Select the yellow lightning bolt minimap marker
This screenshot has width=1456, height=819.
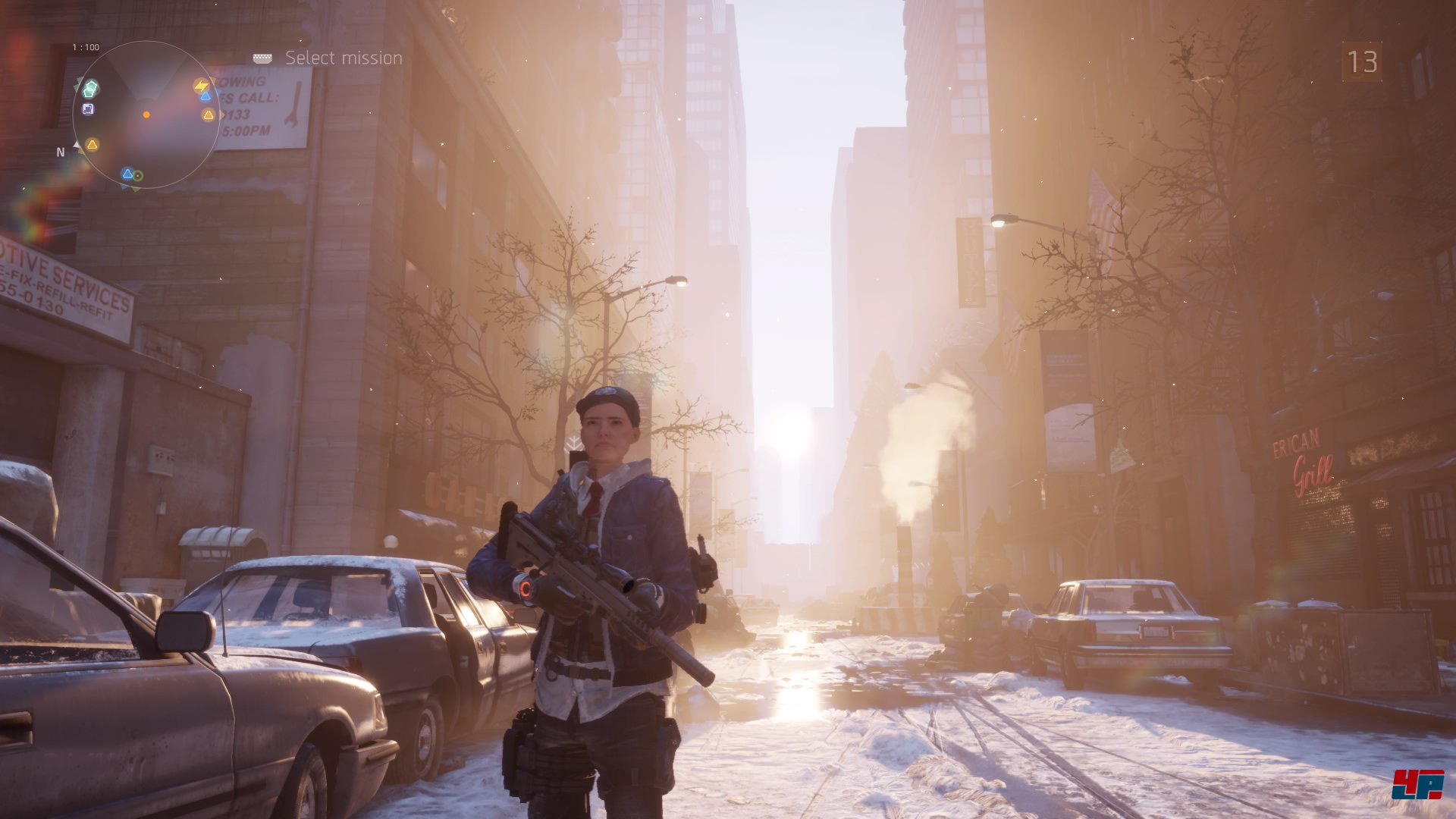tap(200, 86)
